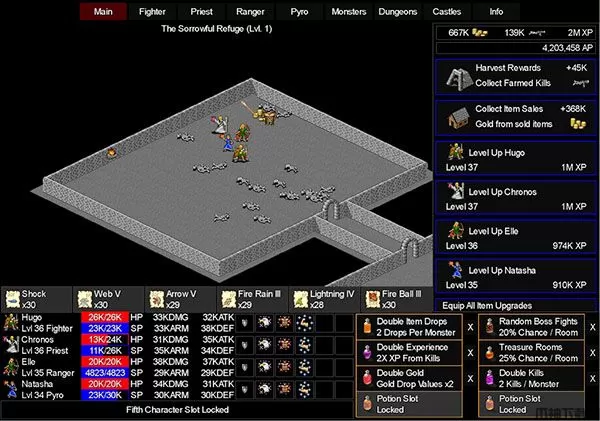This screenshot has height=421, width=600.
Task: Level up Chronos
Action: click(x=515, y=197)
